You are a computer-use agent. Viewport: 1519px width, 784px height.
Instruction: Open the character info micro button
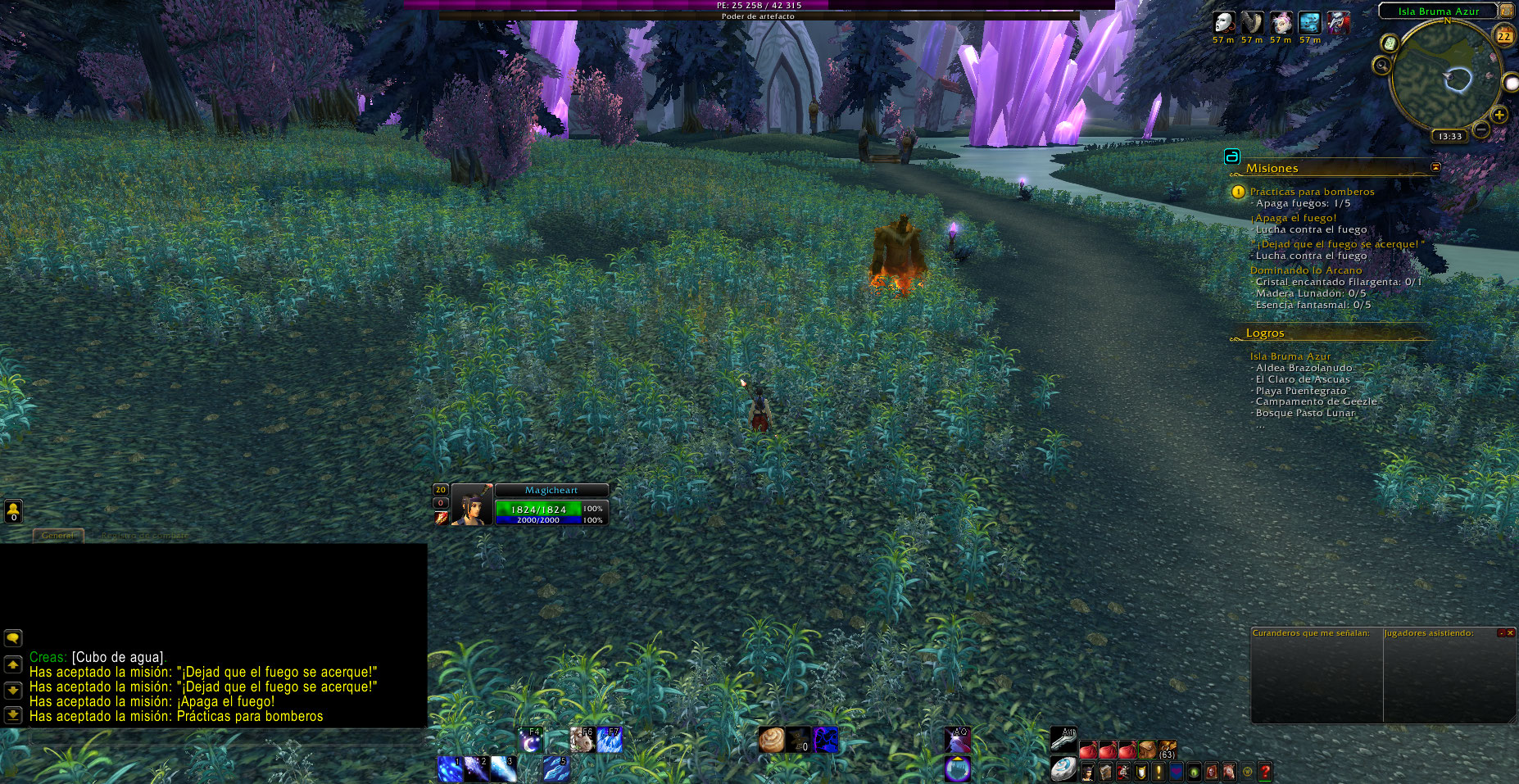(1088, 772)
